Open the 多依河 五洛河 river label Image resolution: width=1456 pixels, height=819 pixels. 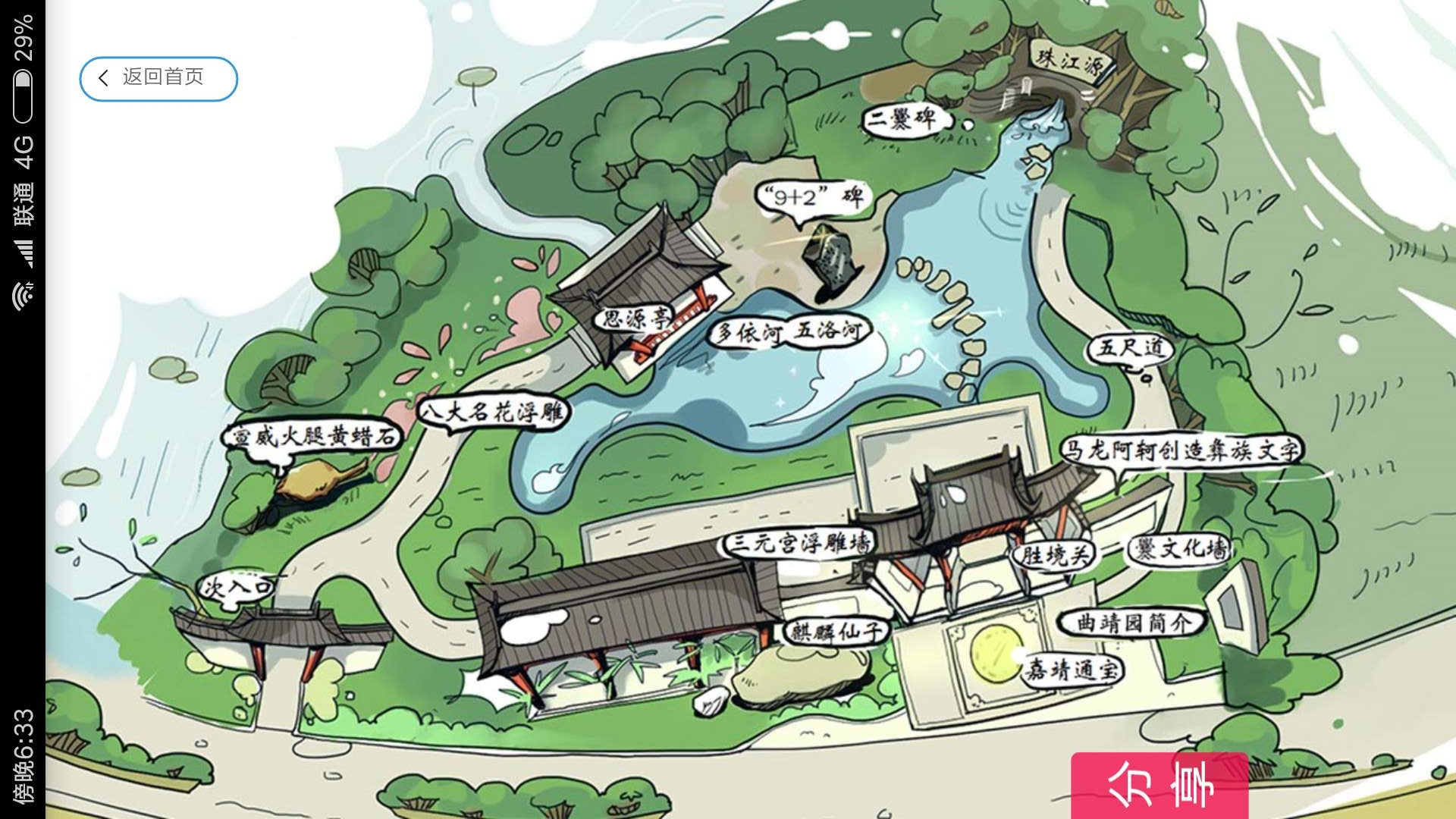789,332
